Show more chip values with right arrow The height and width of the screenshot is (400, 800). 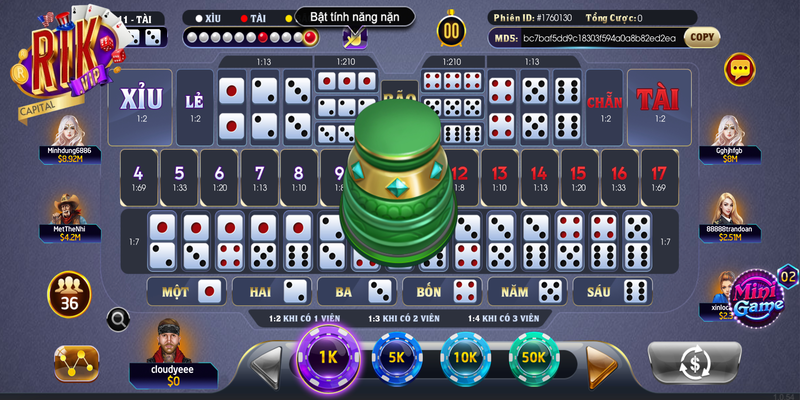pos(600,365)
